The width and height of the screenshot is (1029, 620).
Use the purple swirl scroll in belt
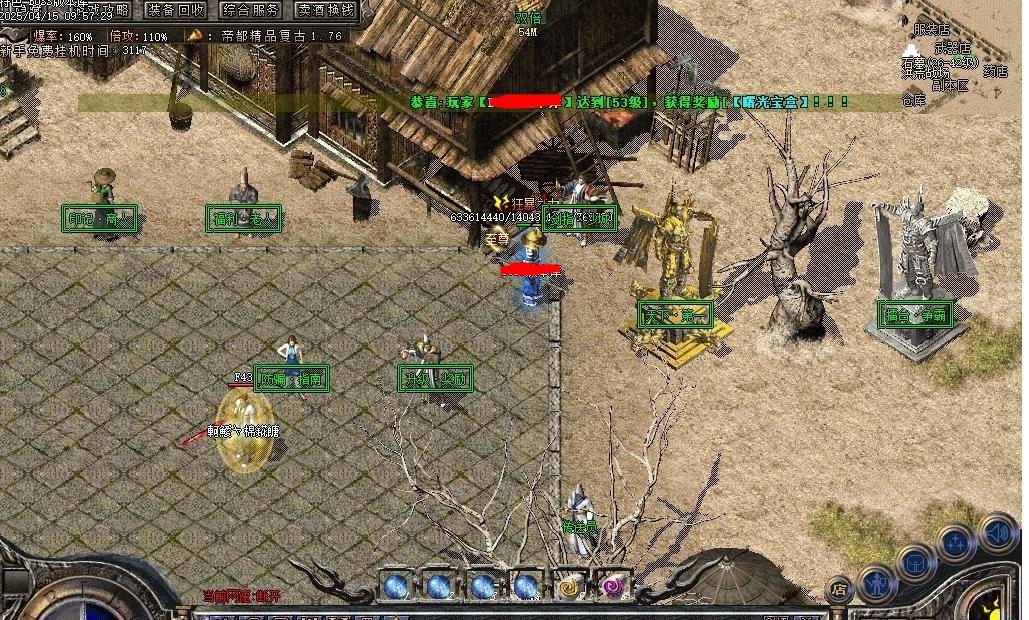[x=612, y=586]
